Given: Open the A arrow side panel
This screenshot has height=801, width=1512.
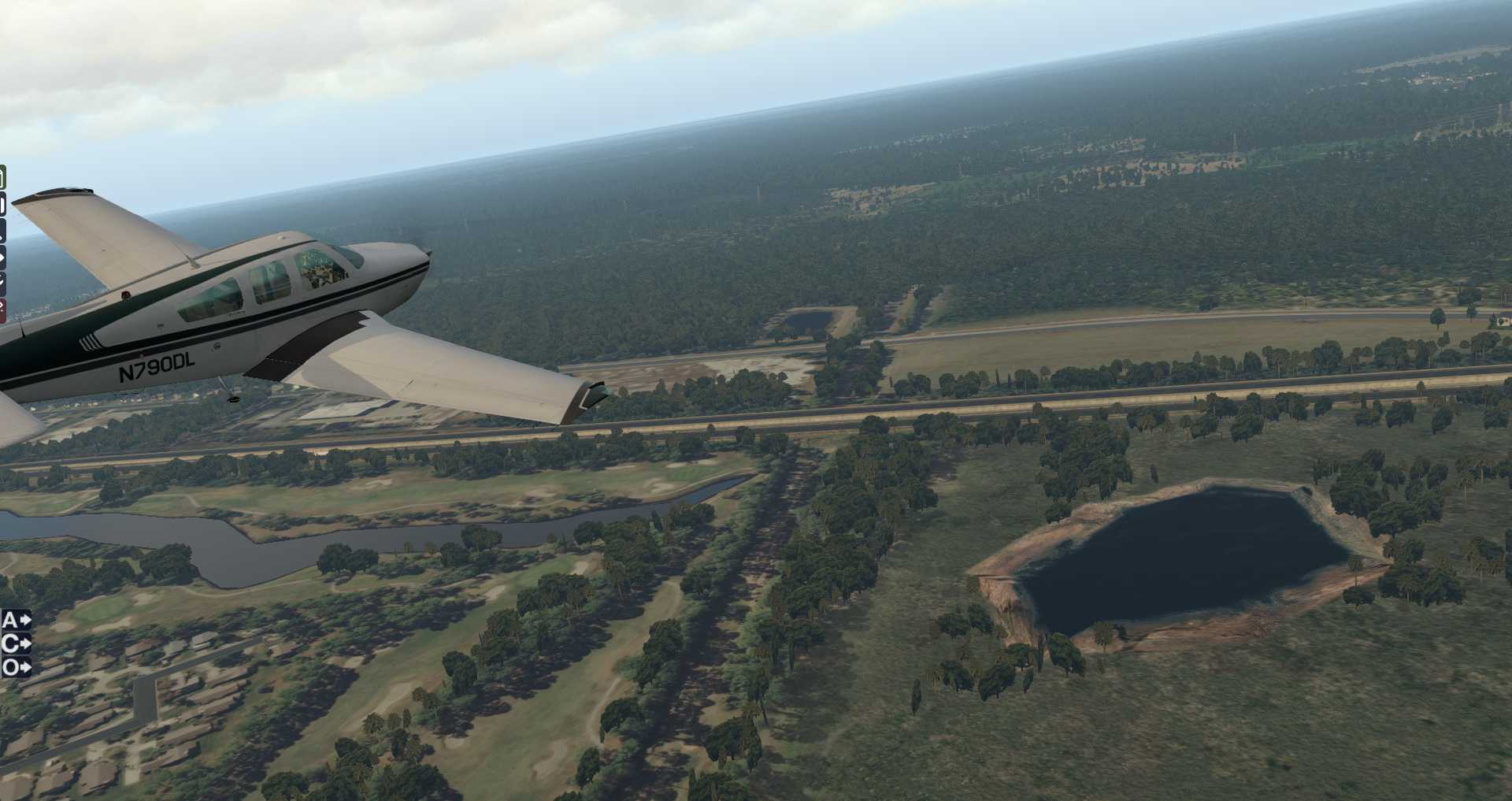Looking at the screenshot, I should tap(16, 621).
